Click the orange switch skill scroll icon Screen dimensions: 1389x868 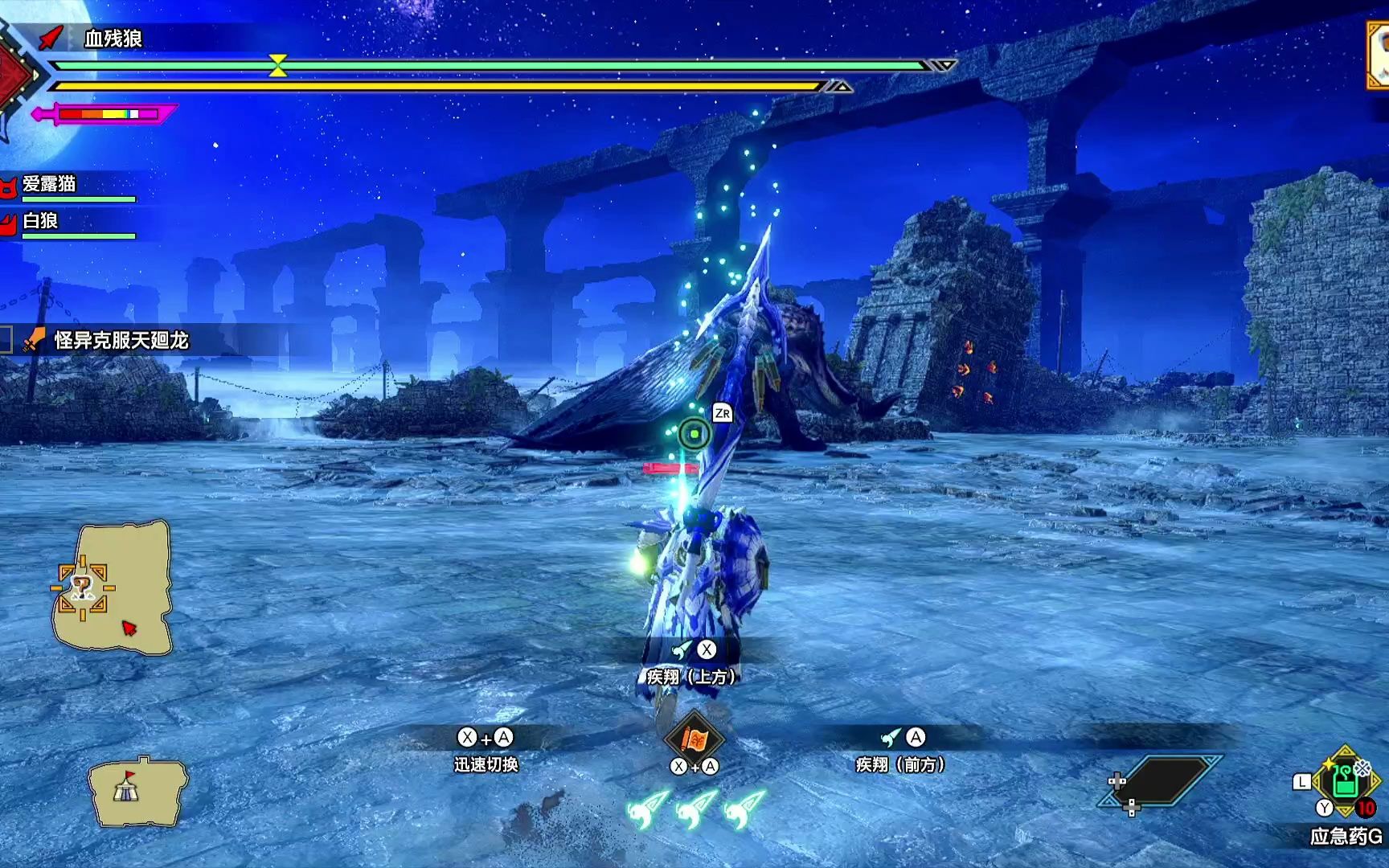(x=694, y=736)
